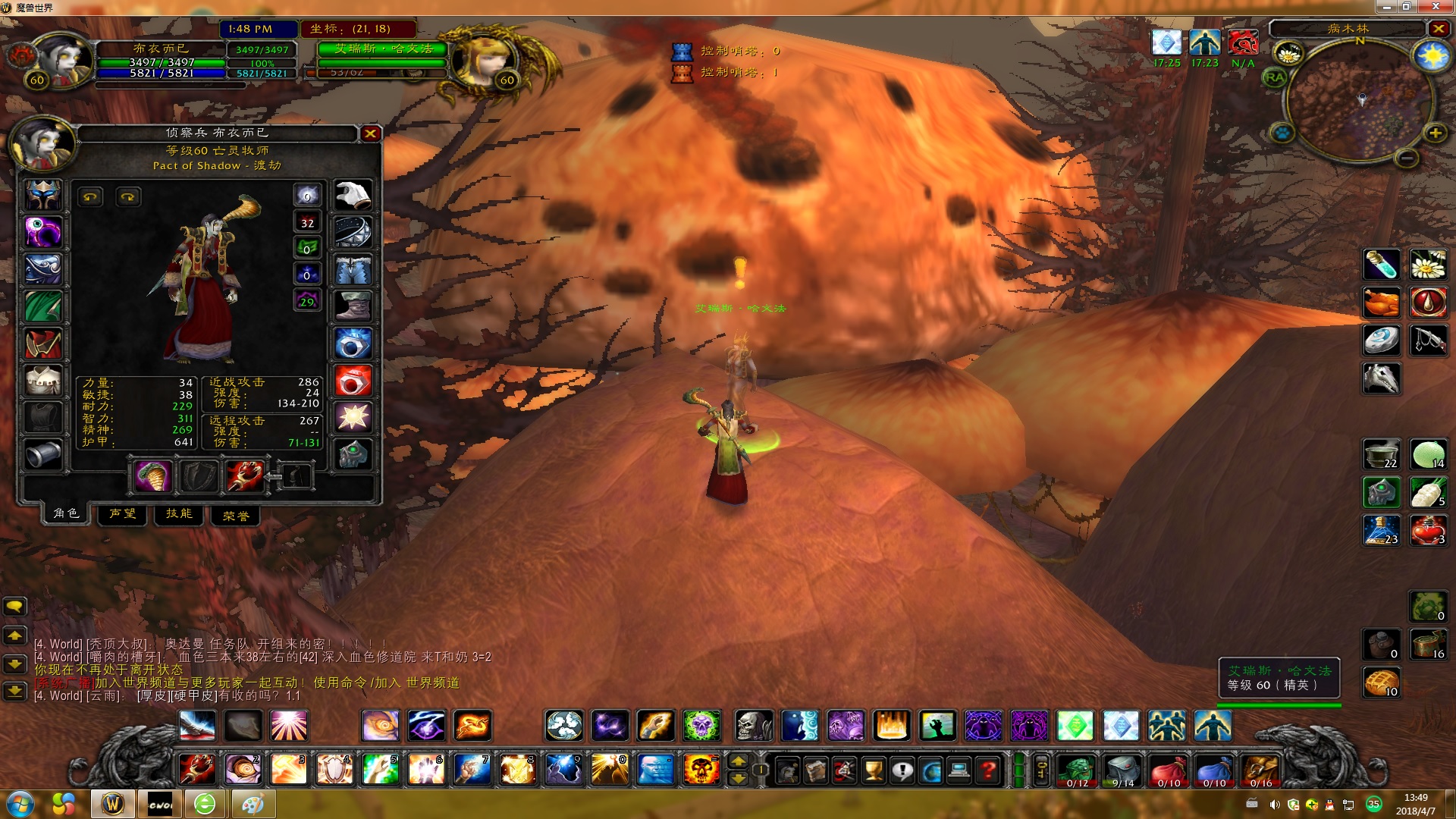
Task: Open the Windows Start menu
Action: [20, 803]
